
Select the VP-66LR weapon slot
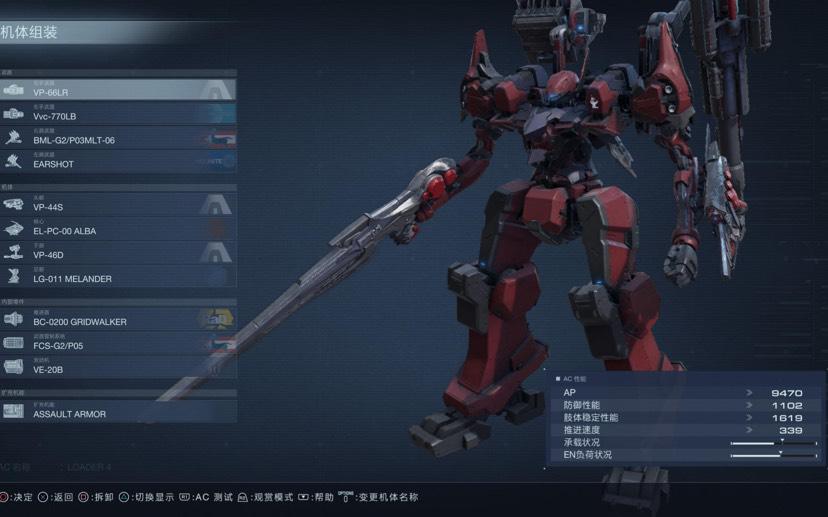click(118, 90)
